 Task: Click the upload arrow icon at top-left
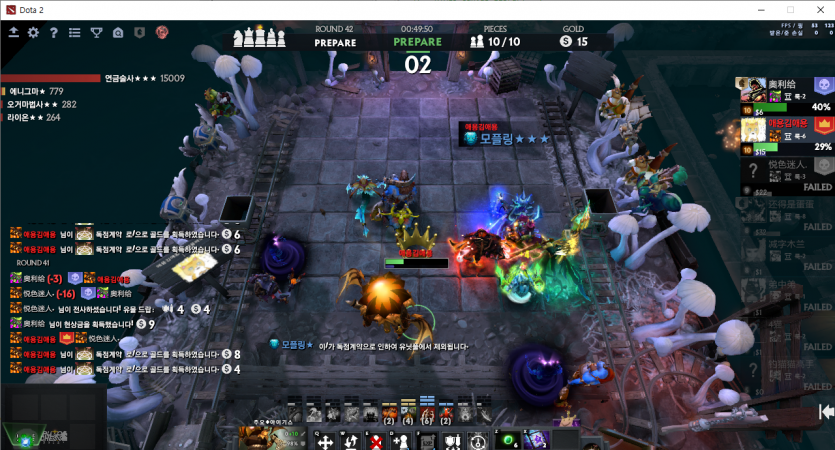[x=13, y=33]
